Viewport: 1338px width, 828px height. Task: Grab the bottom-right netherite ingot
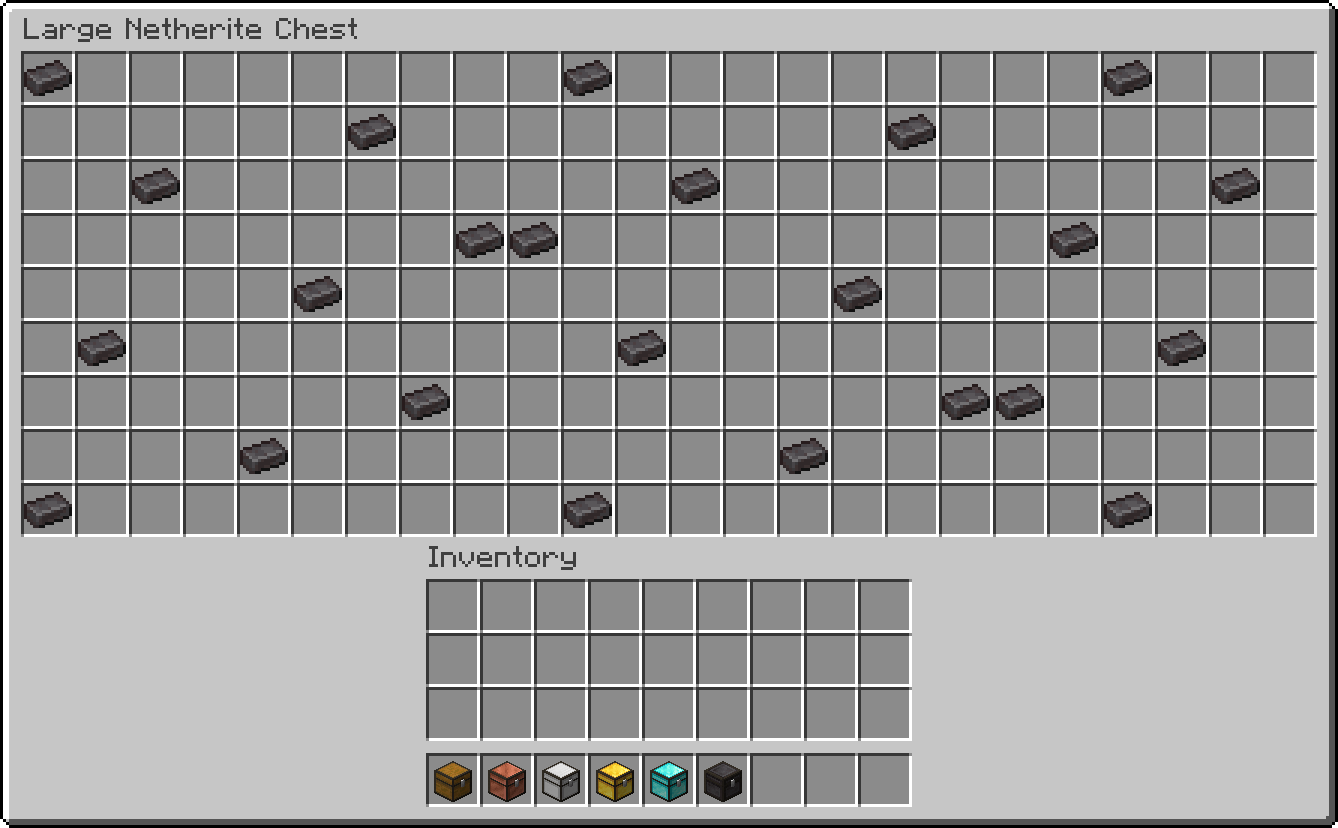[1126, 508]
